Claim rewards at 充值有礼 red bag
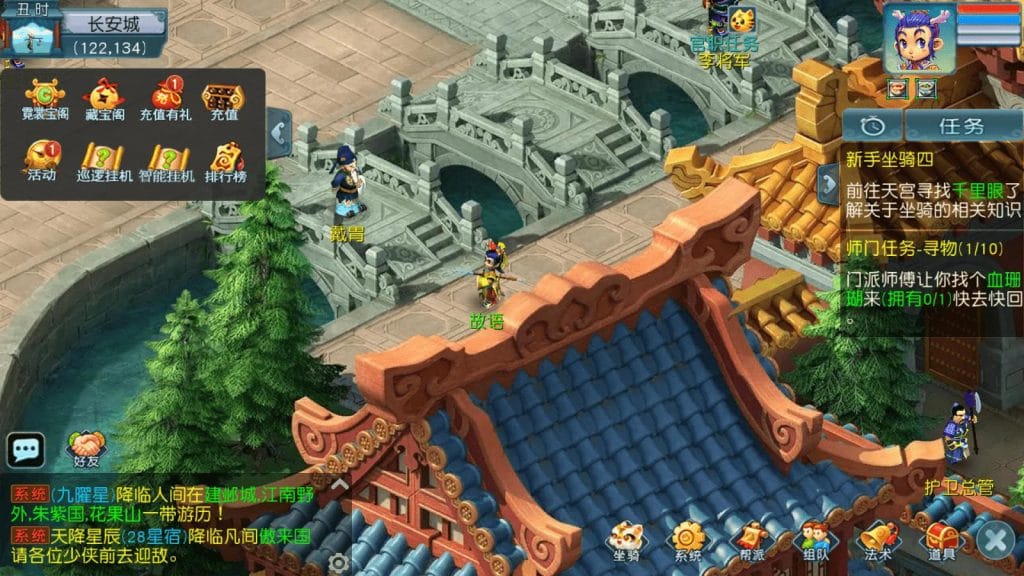Viewport: 1024px width, 576px height. point(165,100)
